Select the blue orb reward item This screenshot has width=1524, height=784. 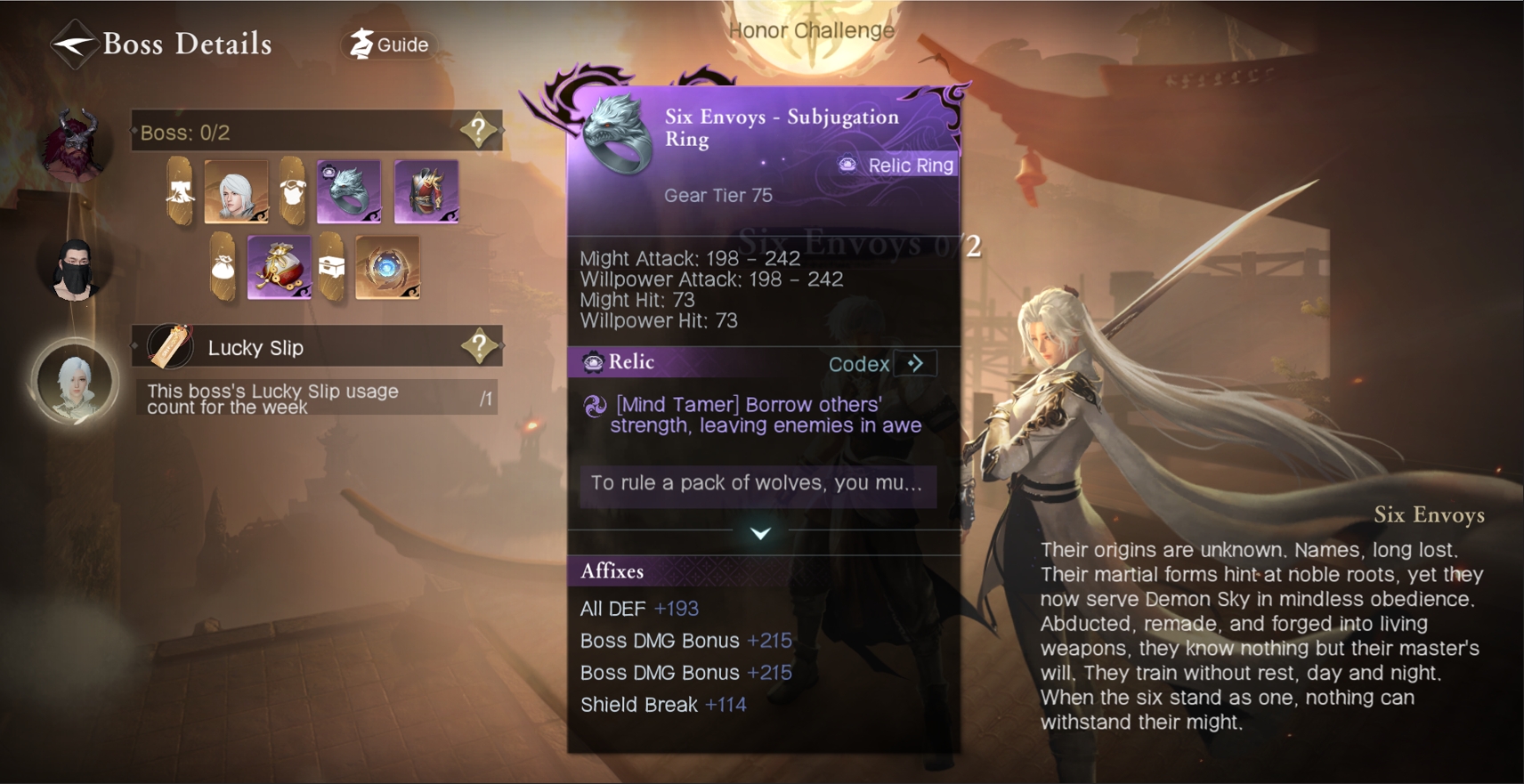(387, 267)
